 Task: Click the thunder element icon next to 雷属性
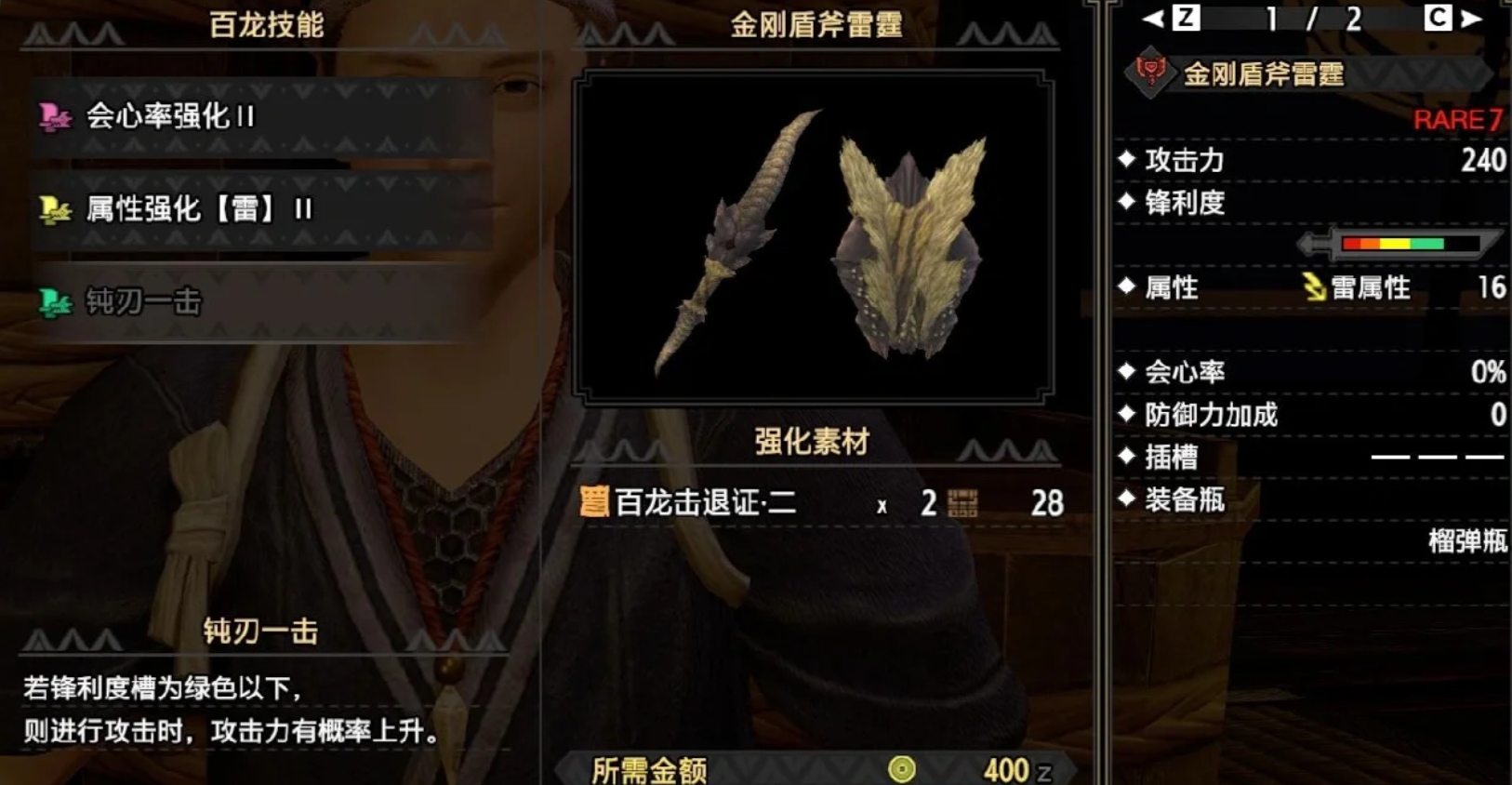(1314, 289)
